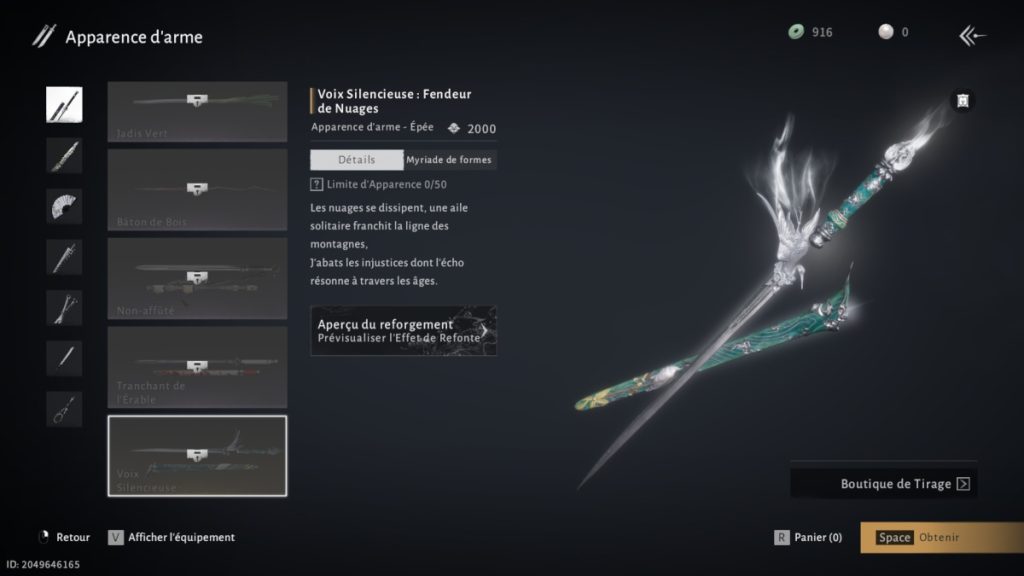Screen dimensions: 1024x576
Task: Select the sword weapon category icon
Action: pos(64,105)
